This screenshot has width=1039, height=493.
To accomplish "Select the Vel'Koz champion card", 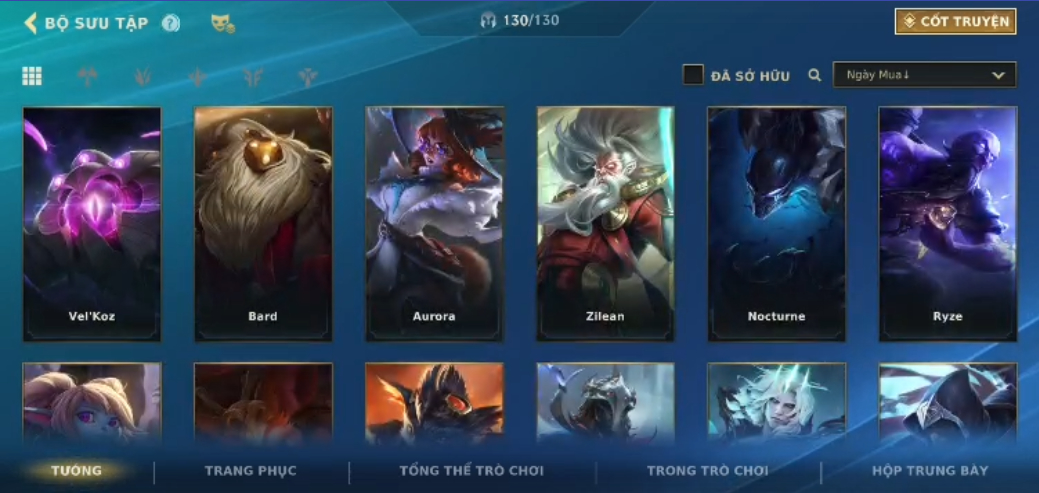I will pos(92,224).
